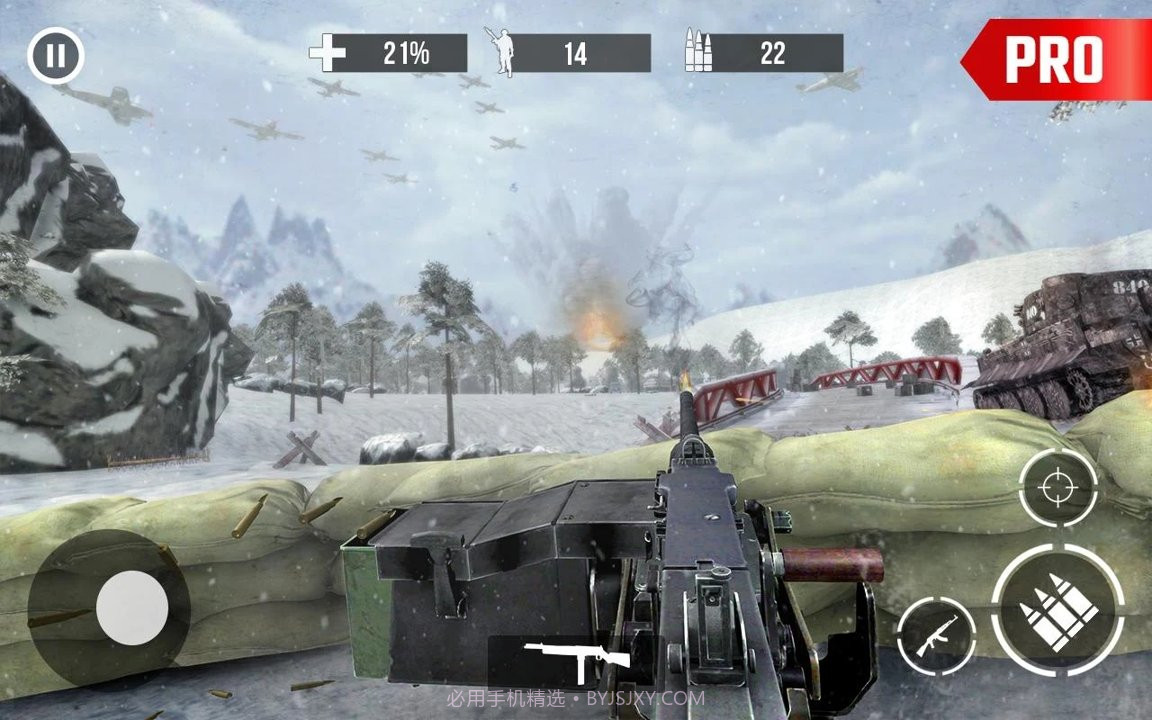Image resolution: width=1152 pixels, height=720 pixels.
Task: Switch weapon with the rifle icon button
Action: point(935,635)
